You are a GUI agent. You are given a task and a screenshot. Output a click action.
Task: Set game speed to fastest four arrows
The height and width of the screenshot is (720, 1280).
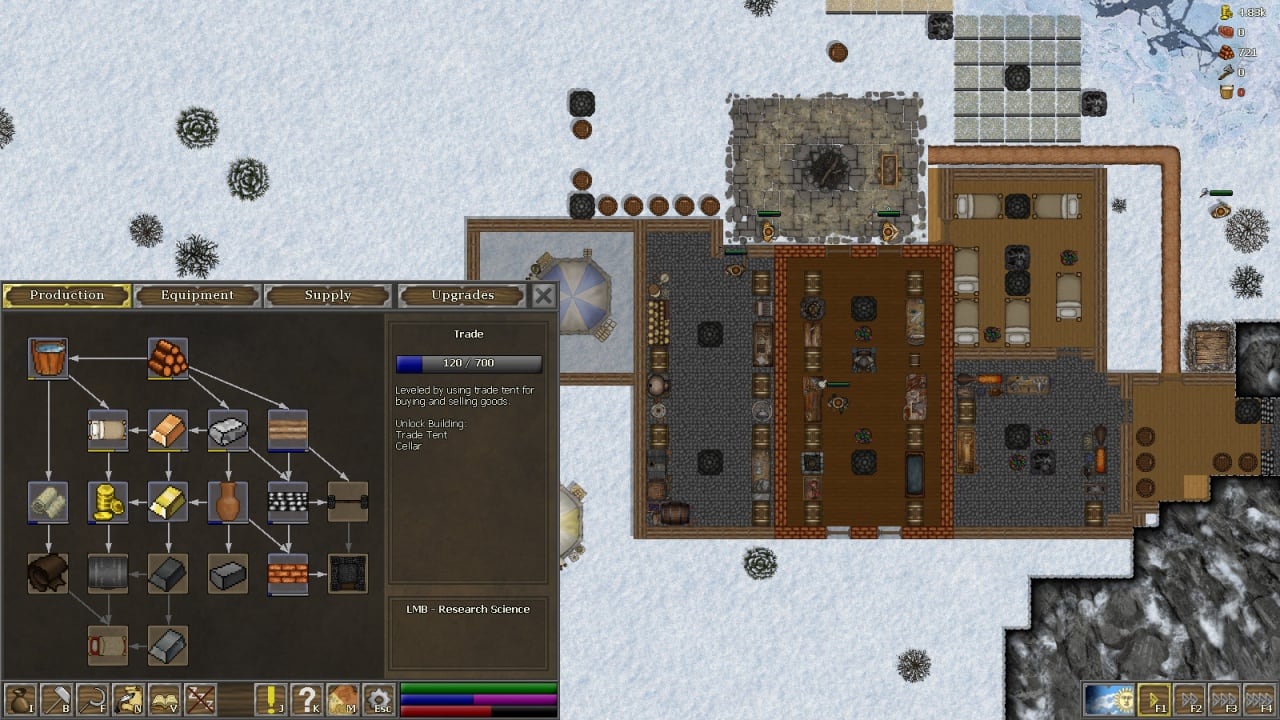[x=1259, y=699]
